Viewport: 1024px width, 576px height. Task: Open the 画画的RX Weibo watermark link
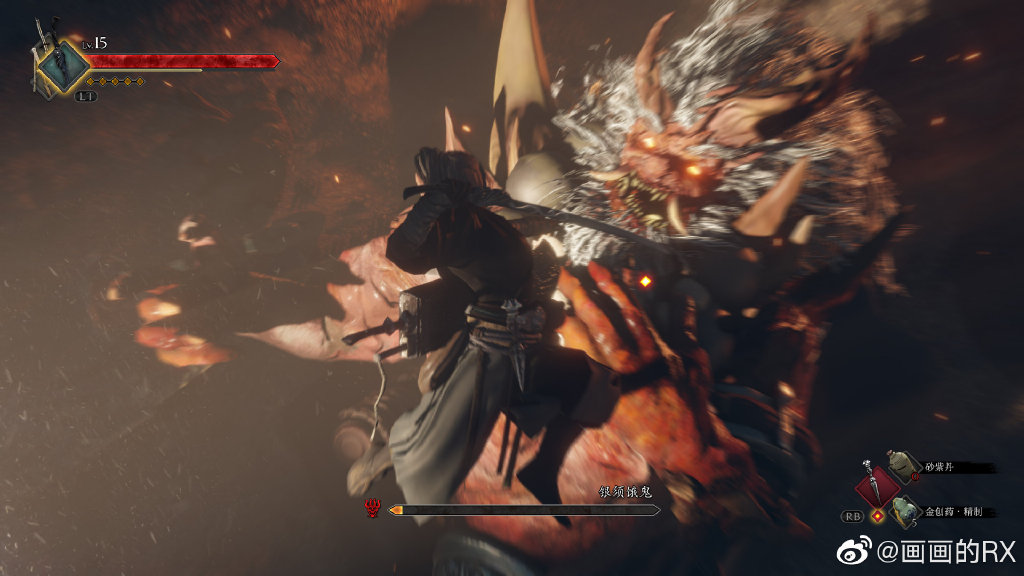[932, 551]
